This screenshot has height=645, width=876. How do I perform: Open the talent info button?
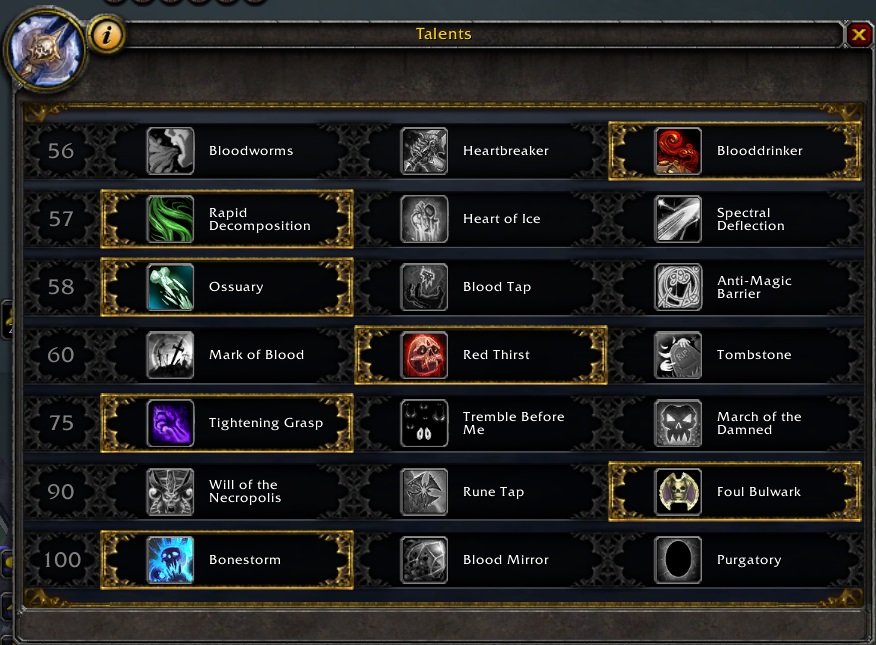coord(107,35)
